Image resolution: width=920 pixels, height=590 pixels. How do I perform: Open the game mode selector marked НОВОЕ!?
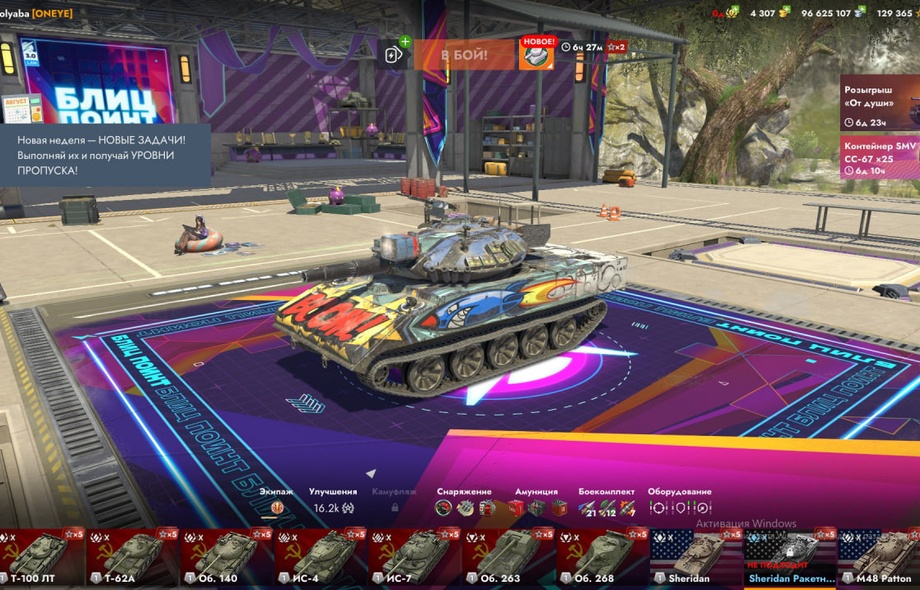pyautogui.click(x=536, y=54)
